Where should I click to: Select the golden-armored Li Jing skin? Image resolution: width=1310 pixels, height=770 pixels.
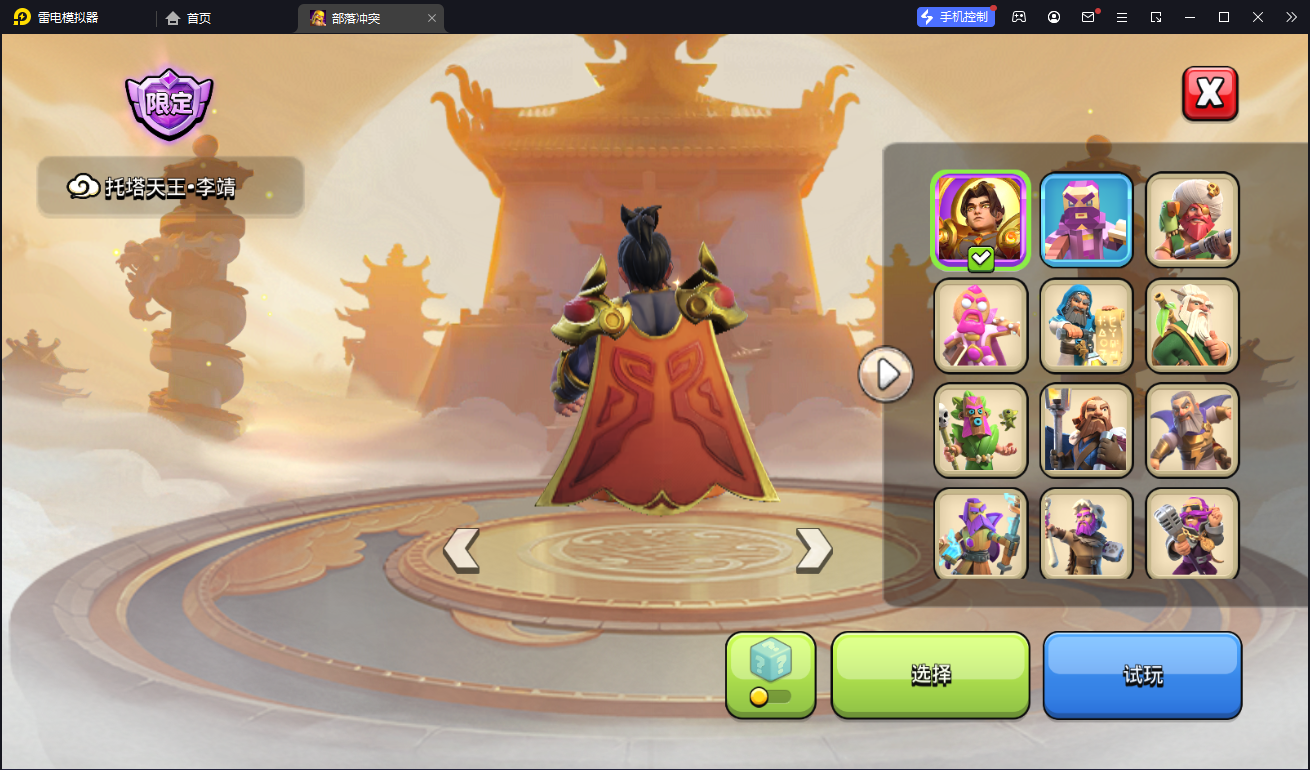980,220
